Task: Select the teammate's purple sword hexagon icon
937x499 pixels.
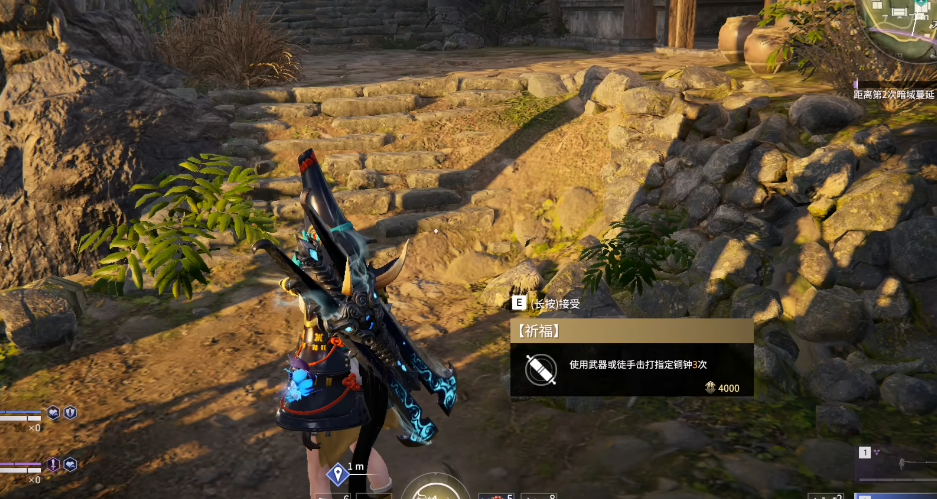Action: click(x=53, y=464)
